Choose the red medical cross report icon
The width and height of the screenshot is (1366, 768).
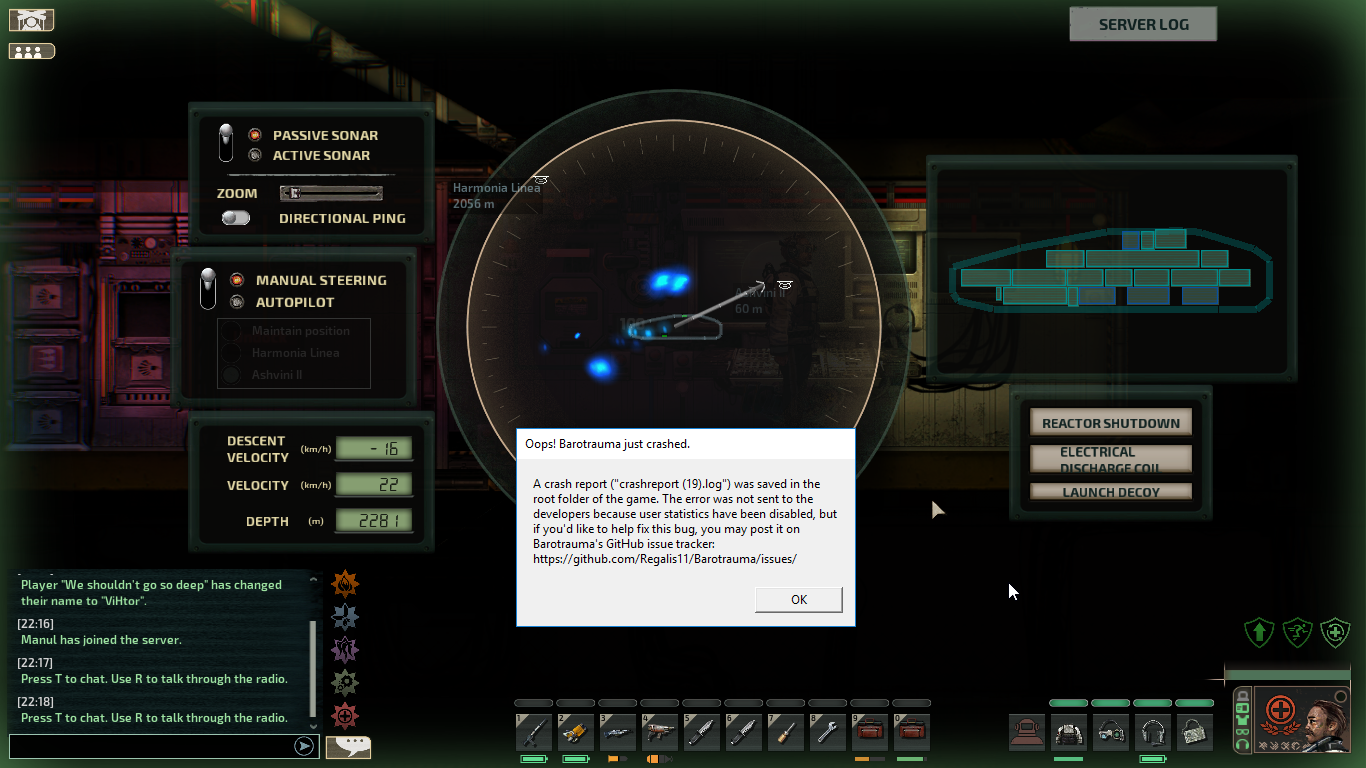pyautogui.click(x=345, y=715)
